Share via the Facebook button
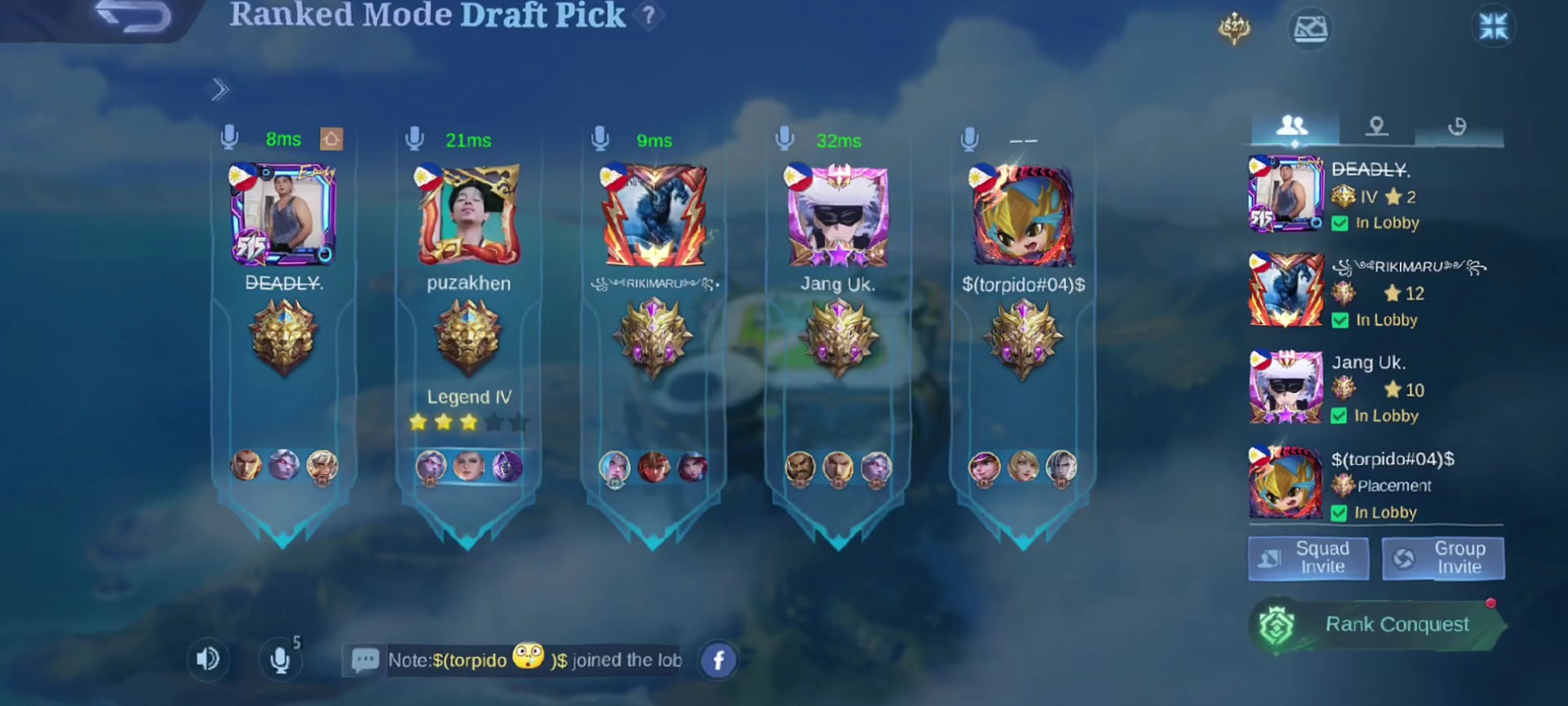The width and height of the screenshot is (1568, 706). pyautogui.click(x=719, y=660)
